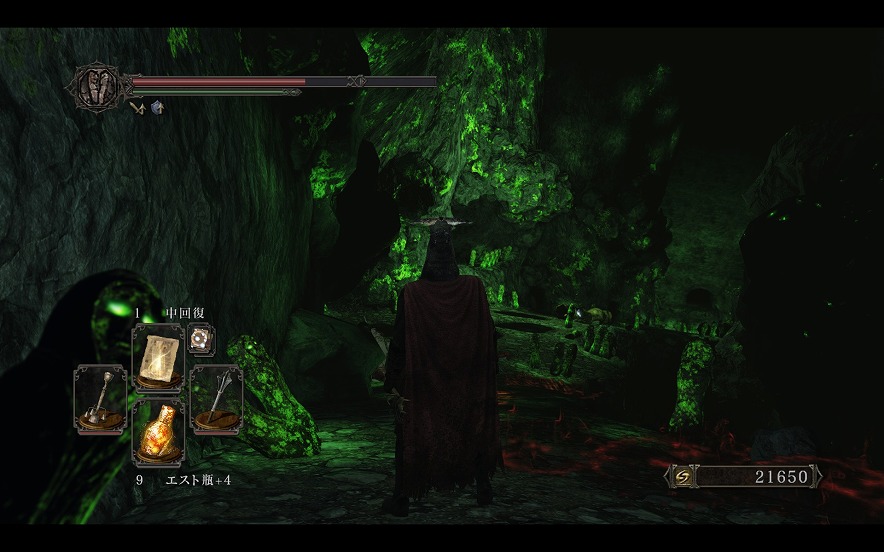Select the Estus Flask +4 slot

coord(157,431)
